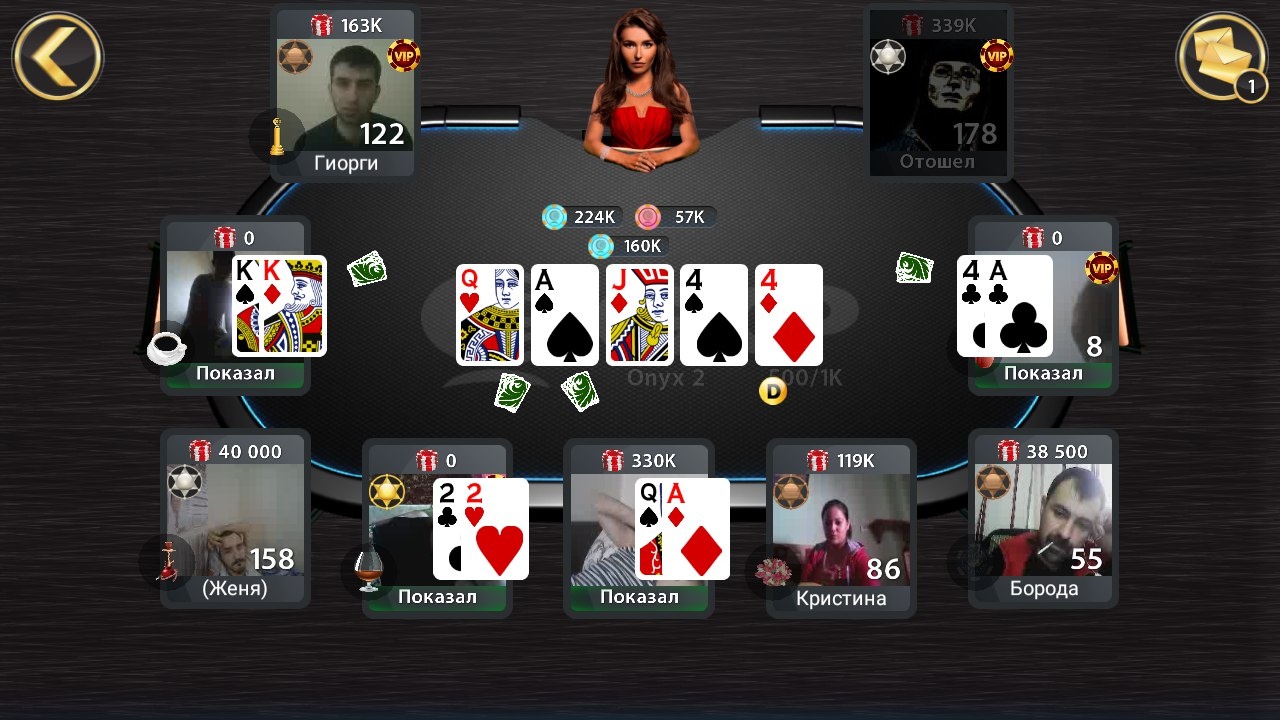This screenshot has height=720, width=1280.
Task: Open the player showing pocket twos
Action: [x=437, y=530]
